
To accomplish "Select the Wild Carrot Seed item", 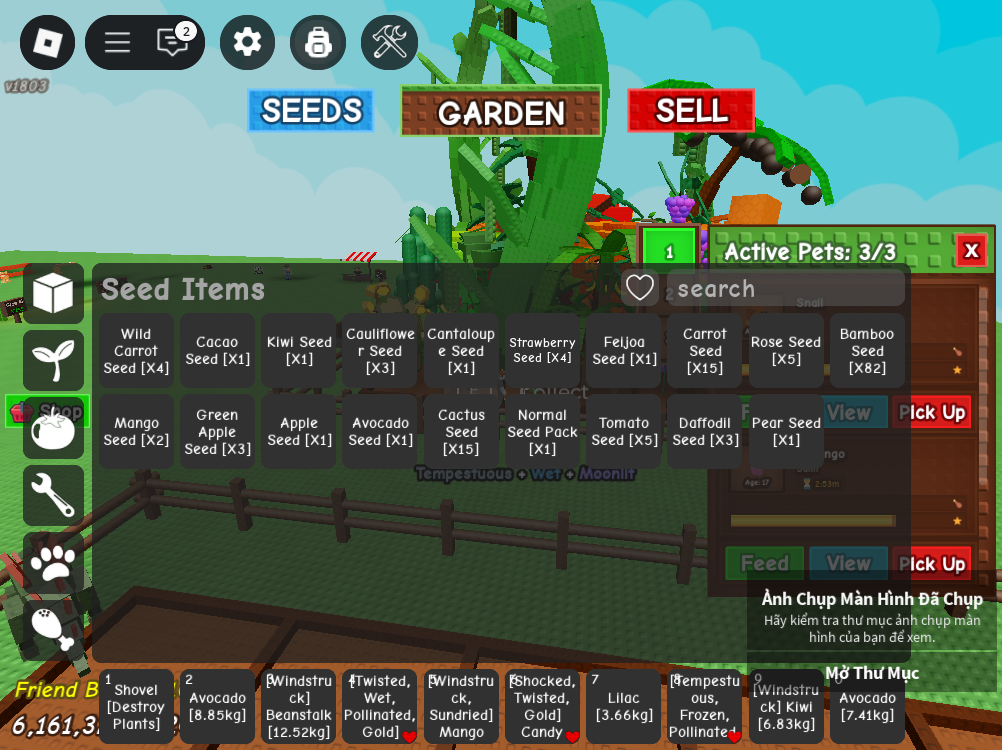I will pyautogui.click(x=136, y=351).
